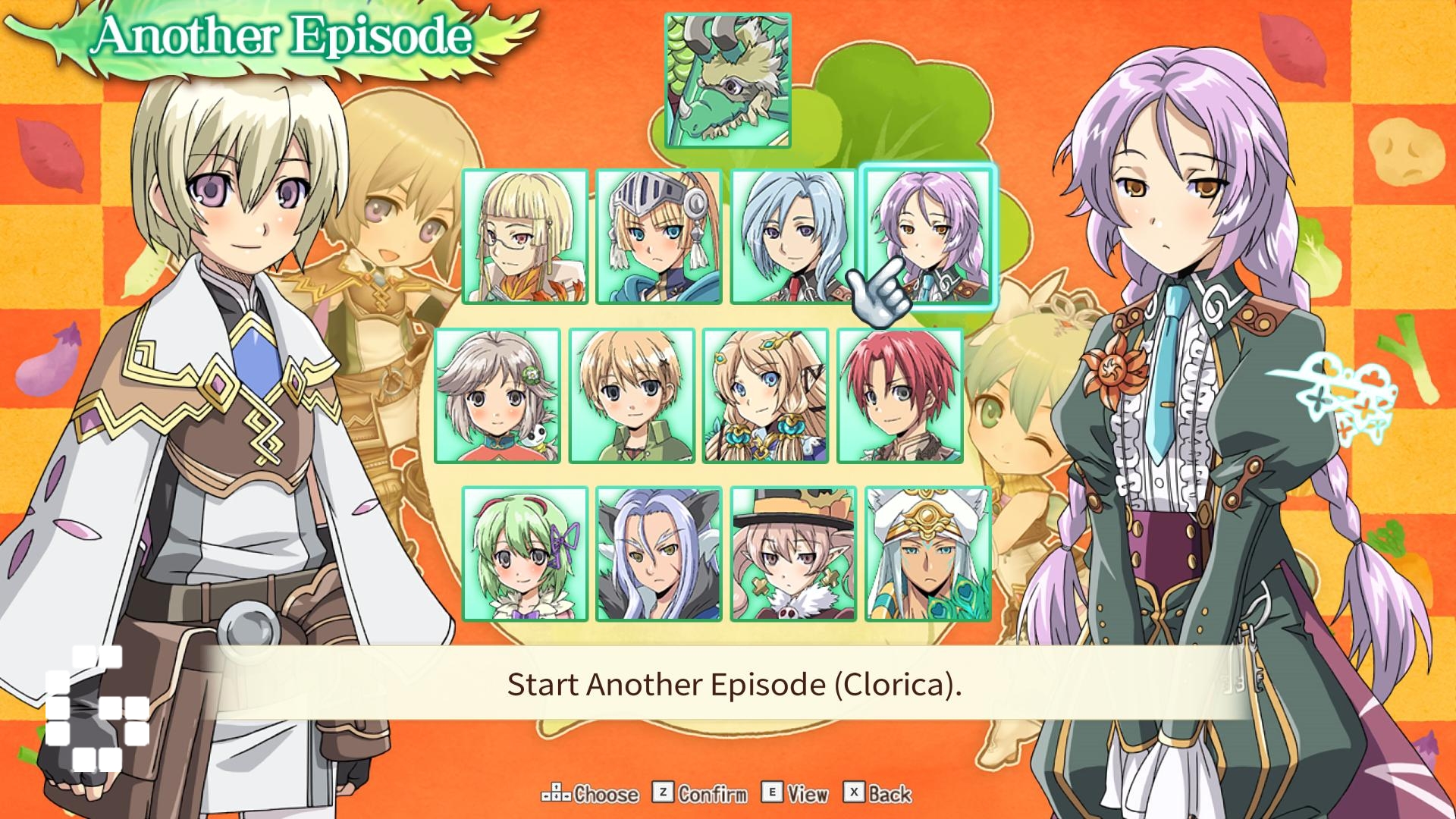Click the Start Another Episode (Clorica) message bar

(x=728, y=687)
